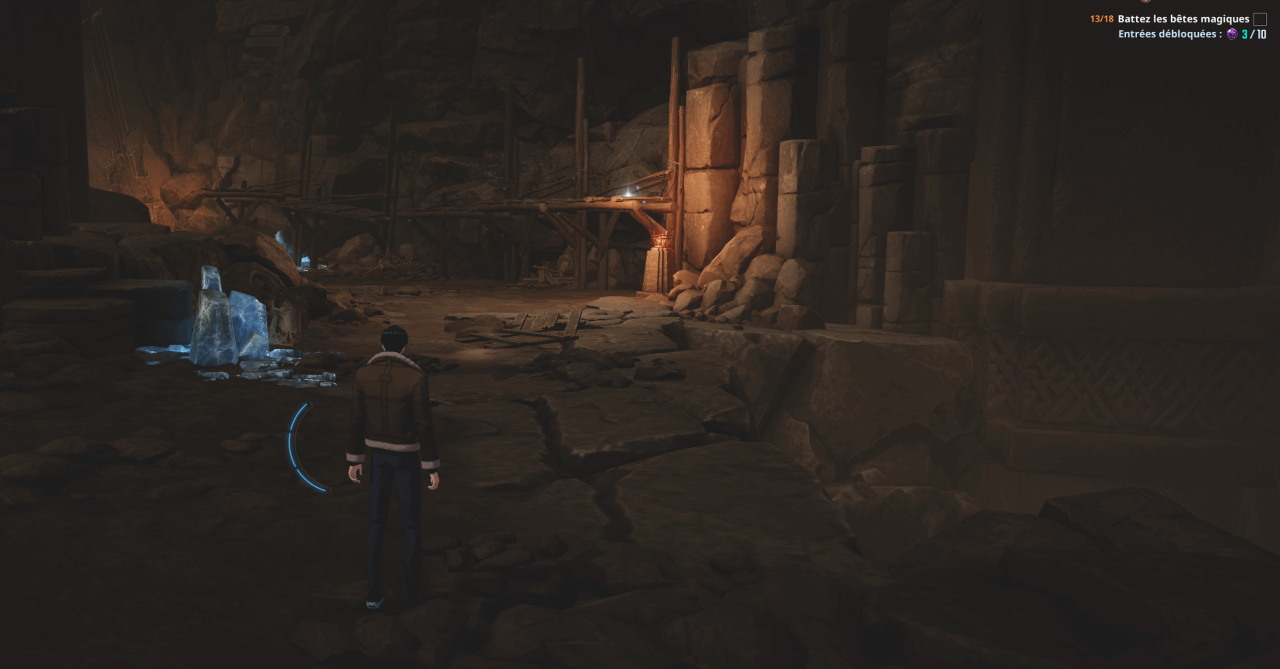This screenshot has height=669, width=1280.
Task: Select the purple orb unlocked-entries icon
Action: point(1232,34)
